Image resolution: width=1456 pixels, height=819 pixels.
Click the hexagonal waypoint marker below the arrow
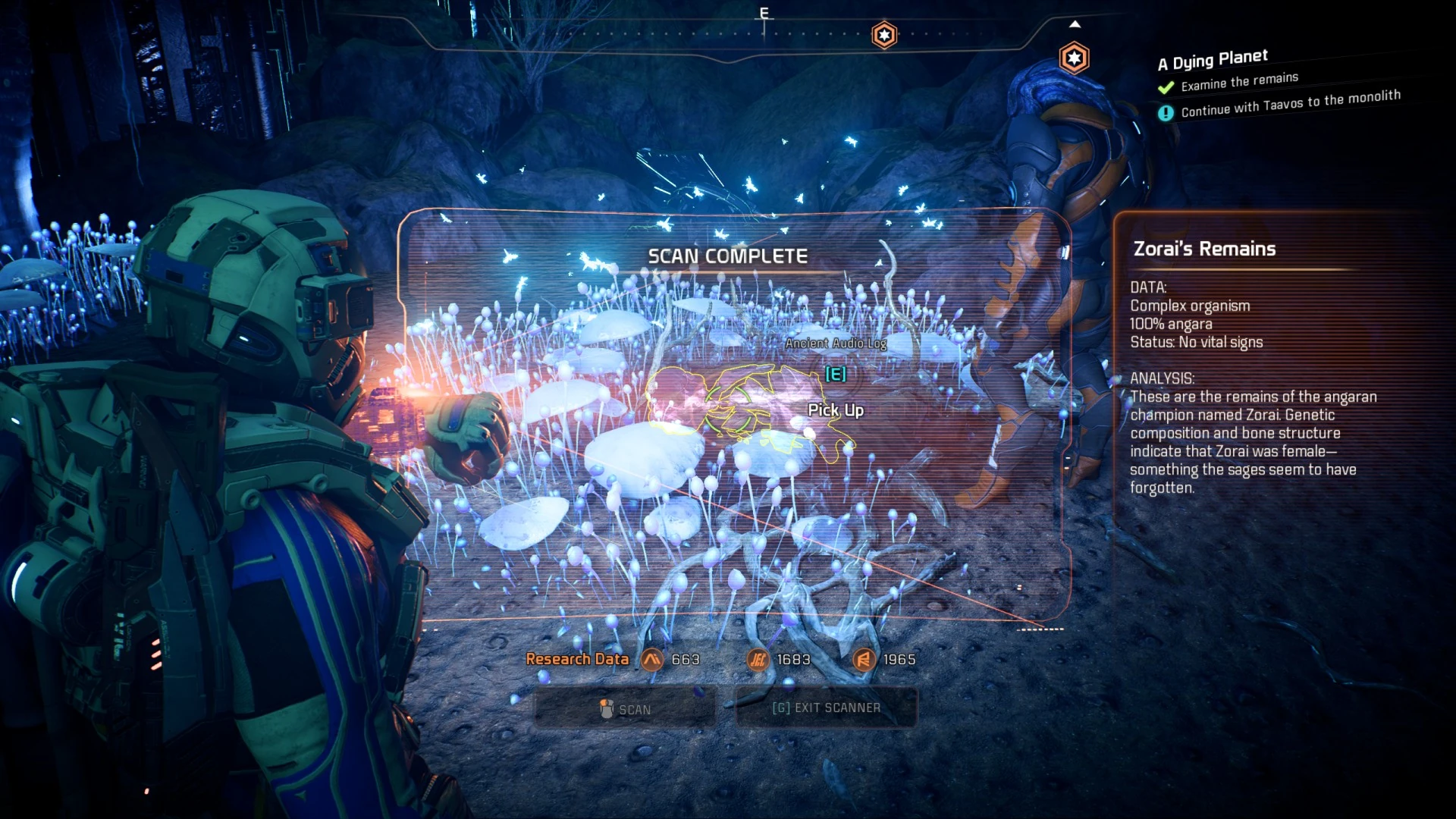[x=1074, y=58]
